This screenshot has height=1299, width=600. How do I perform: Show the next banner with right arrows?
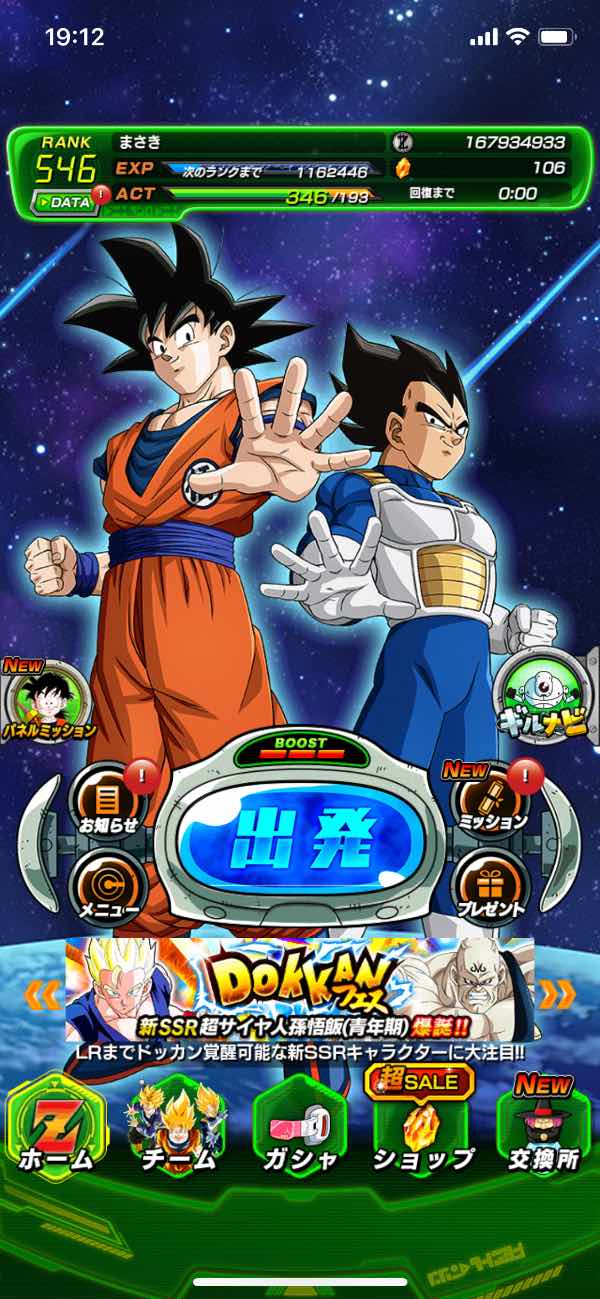tap(558, 994)
